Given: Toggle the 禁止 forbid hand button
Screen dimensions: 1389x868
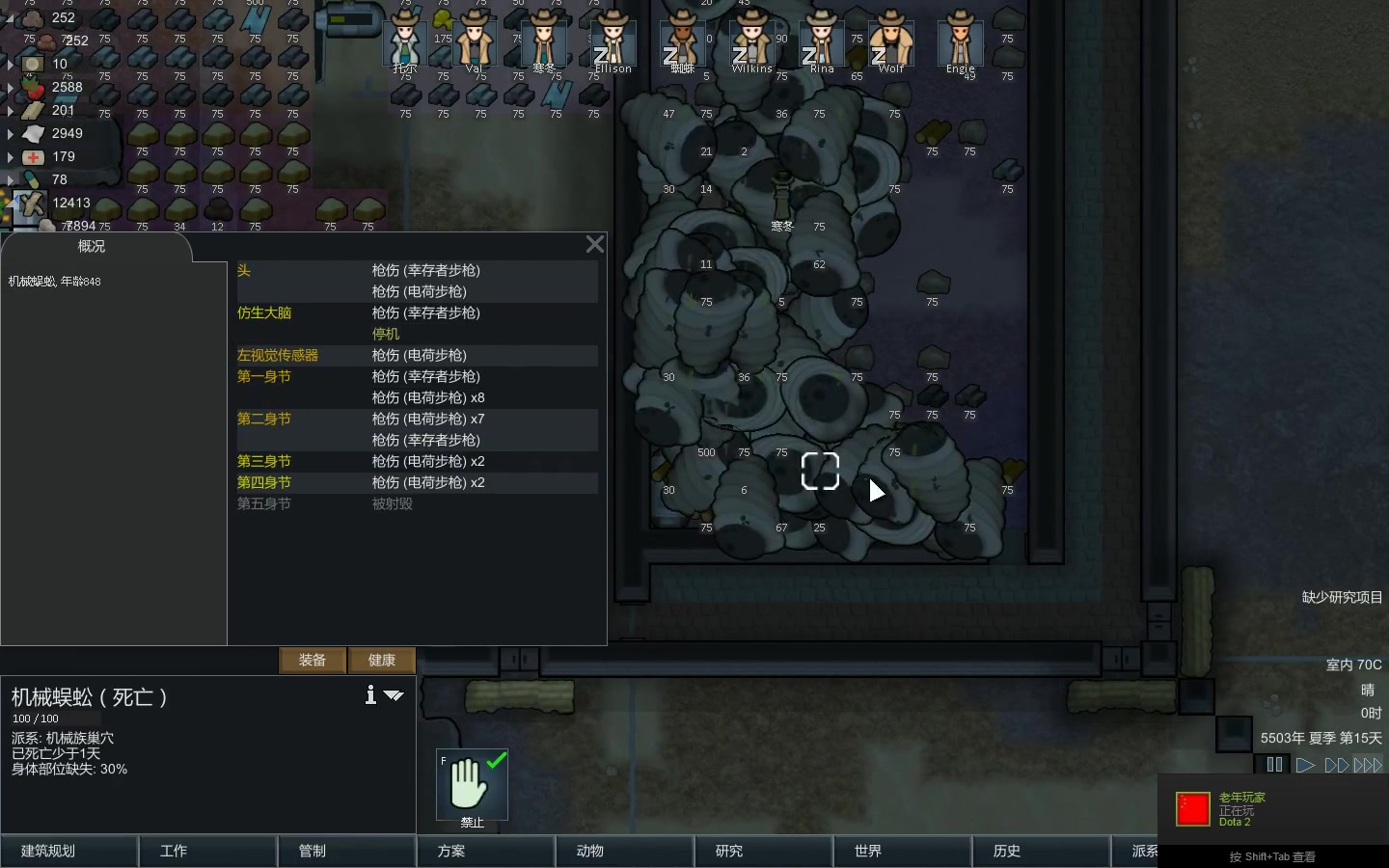Looking at the screenshot, I should (472, 783).
